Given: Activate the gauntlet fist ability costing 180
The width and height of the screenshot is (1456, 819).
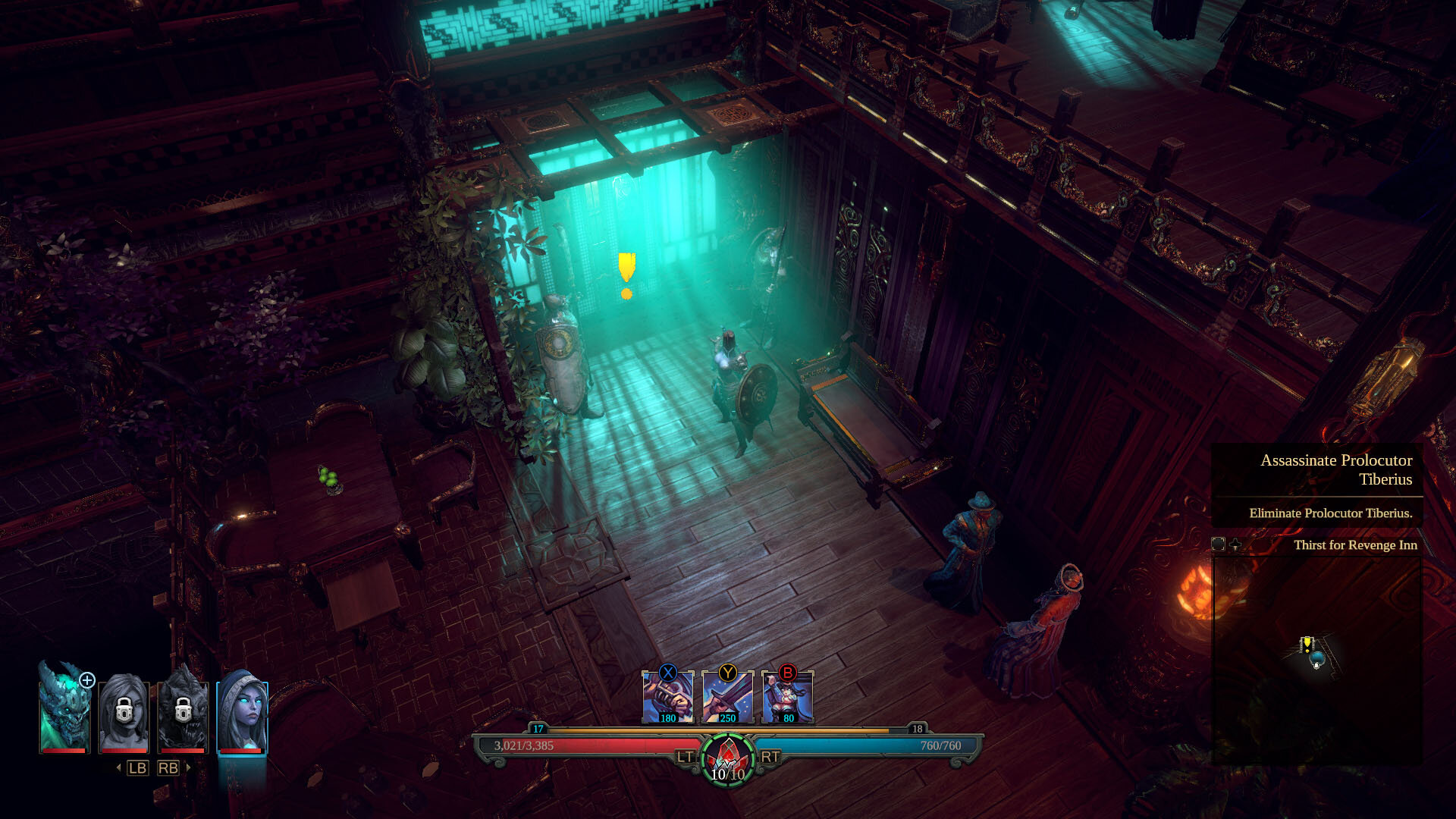Looking at the screenshot, I should coord(667,698).
